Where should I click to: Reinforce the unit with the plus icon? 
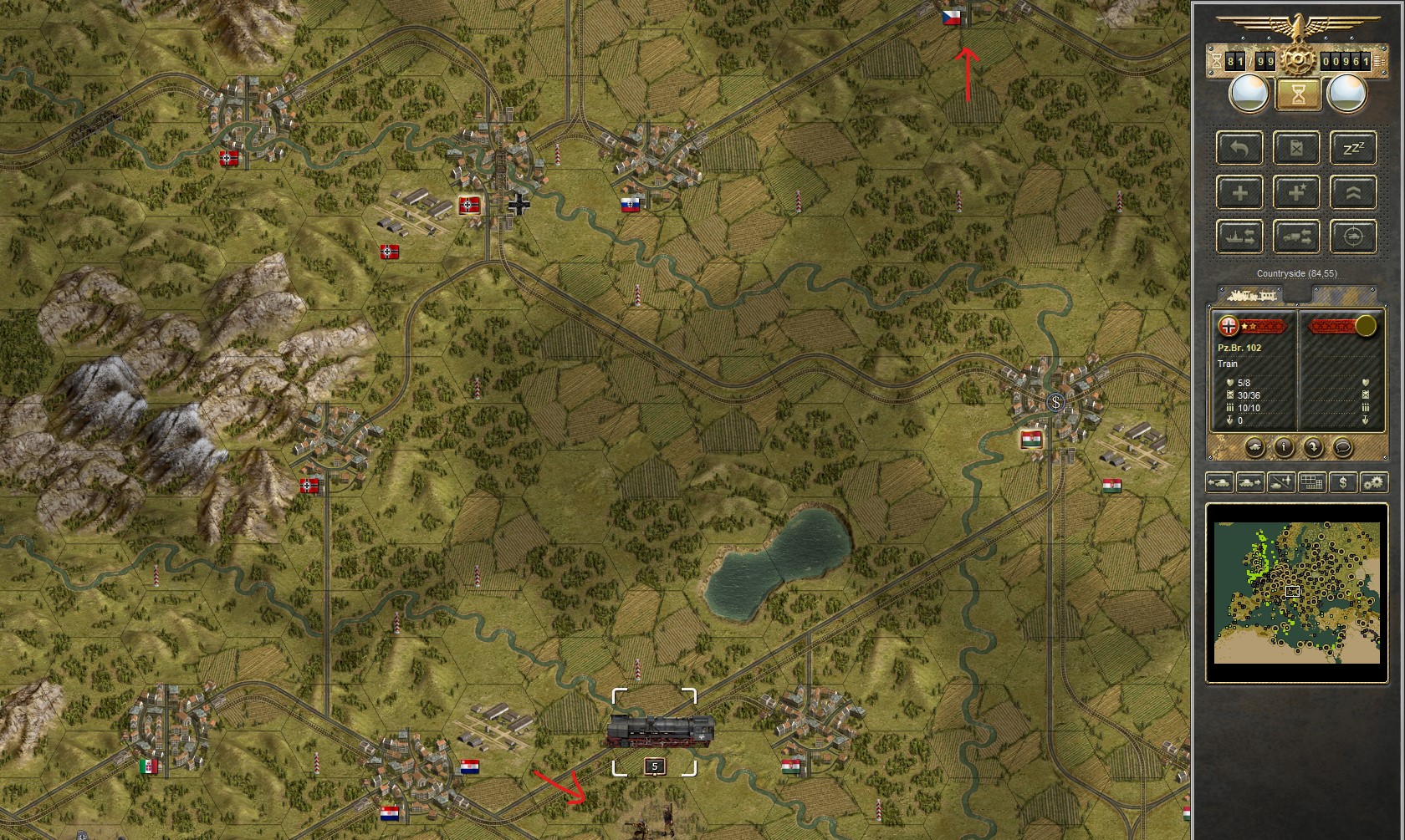click(x=1239, y=192)
